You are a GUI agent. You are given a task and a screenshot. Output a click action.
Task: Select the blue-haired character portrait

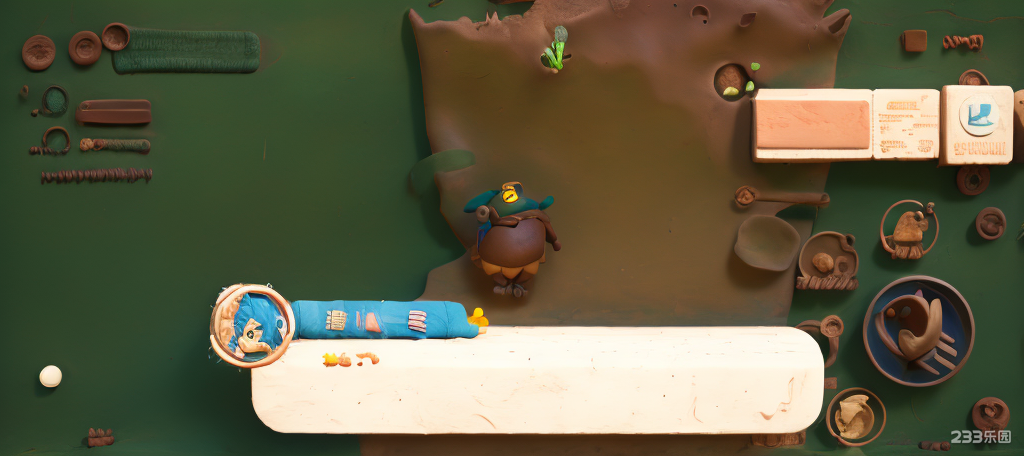(x=251, y=325)
